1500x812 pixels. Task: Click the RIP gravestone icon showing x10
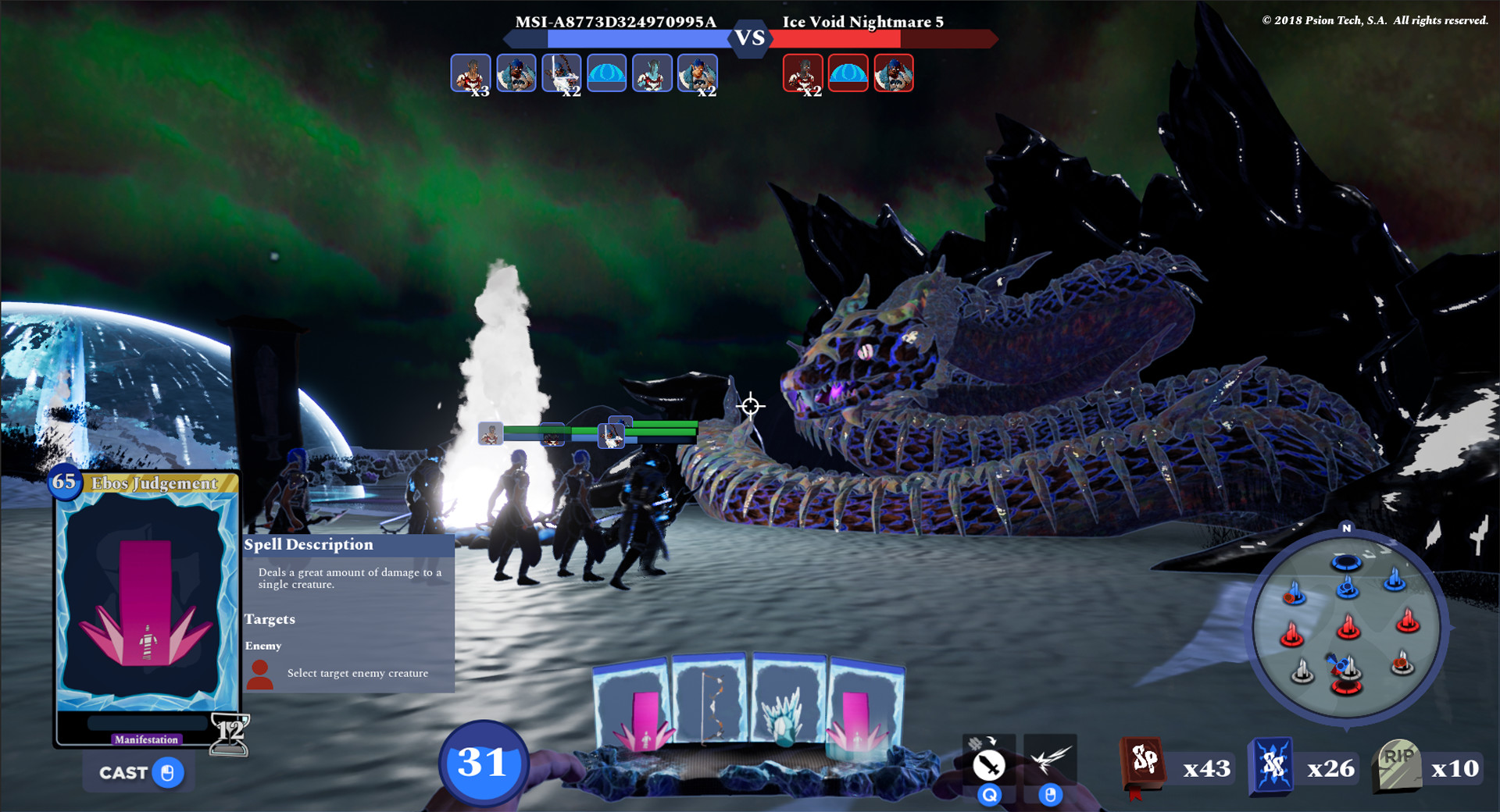(x=1397, y=766)
